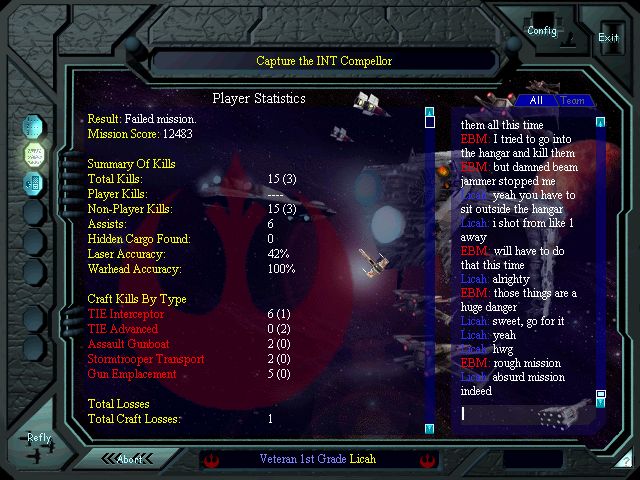This screenshot has width=640, height=480.
Task: Switch chat to the Team tab
Action: [x=572, y=100]
